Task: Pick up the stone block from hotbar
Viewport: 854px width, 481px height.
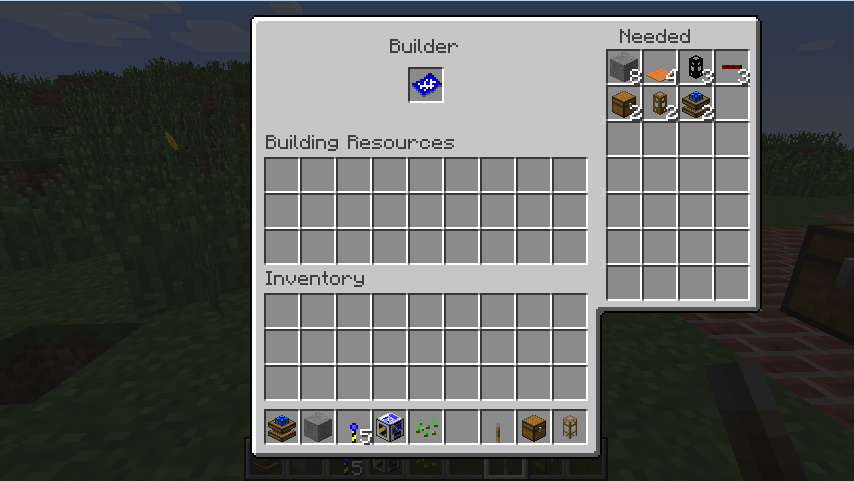Action: 318,428
